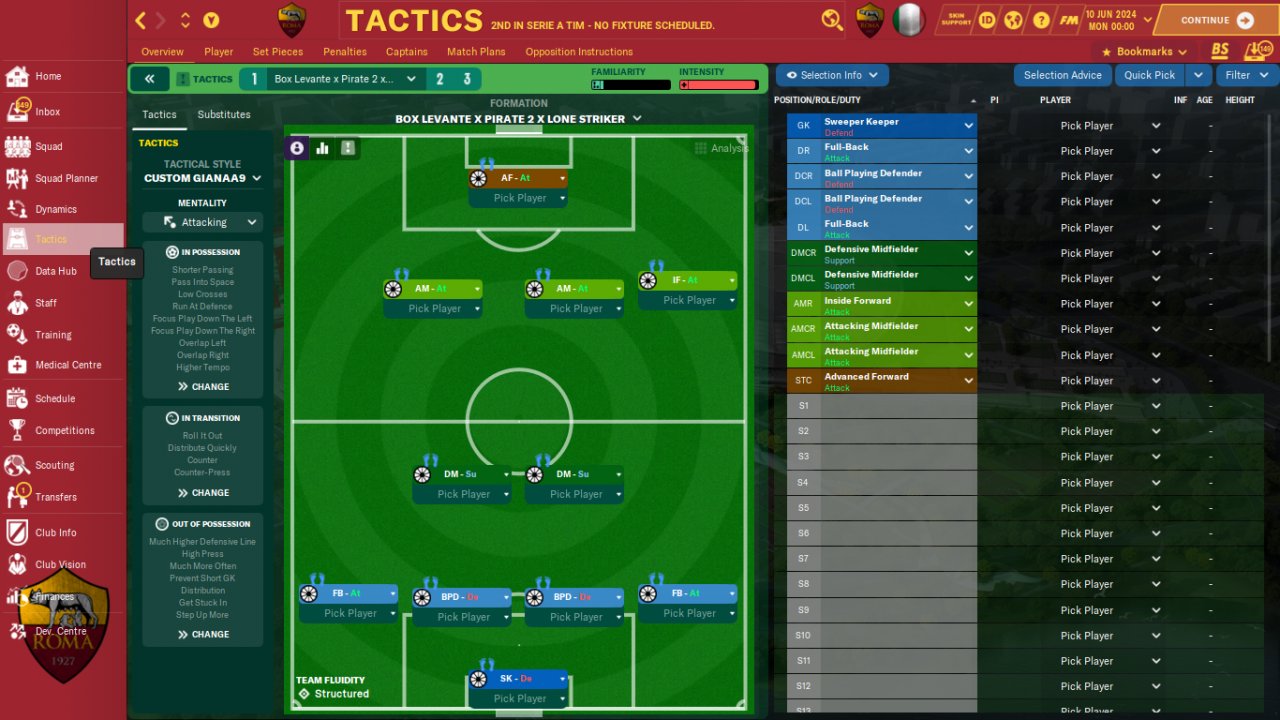Go to the Squad screen
The width and height of the screenshot is (1280, 720).
(48, 146)
